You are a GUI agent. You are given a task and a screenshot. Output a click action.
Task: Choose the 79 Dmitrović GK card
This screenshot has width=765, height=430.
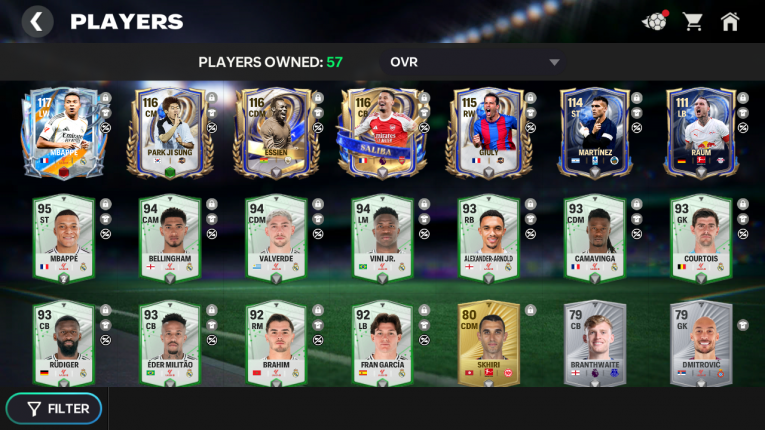pos(694,344)
